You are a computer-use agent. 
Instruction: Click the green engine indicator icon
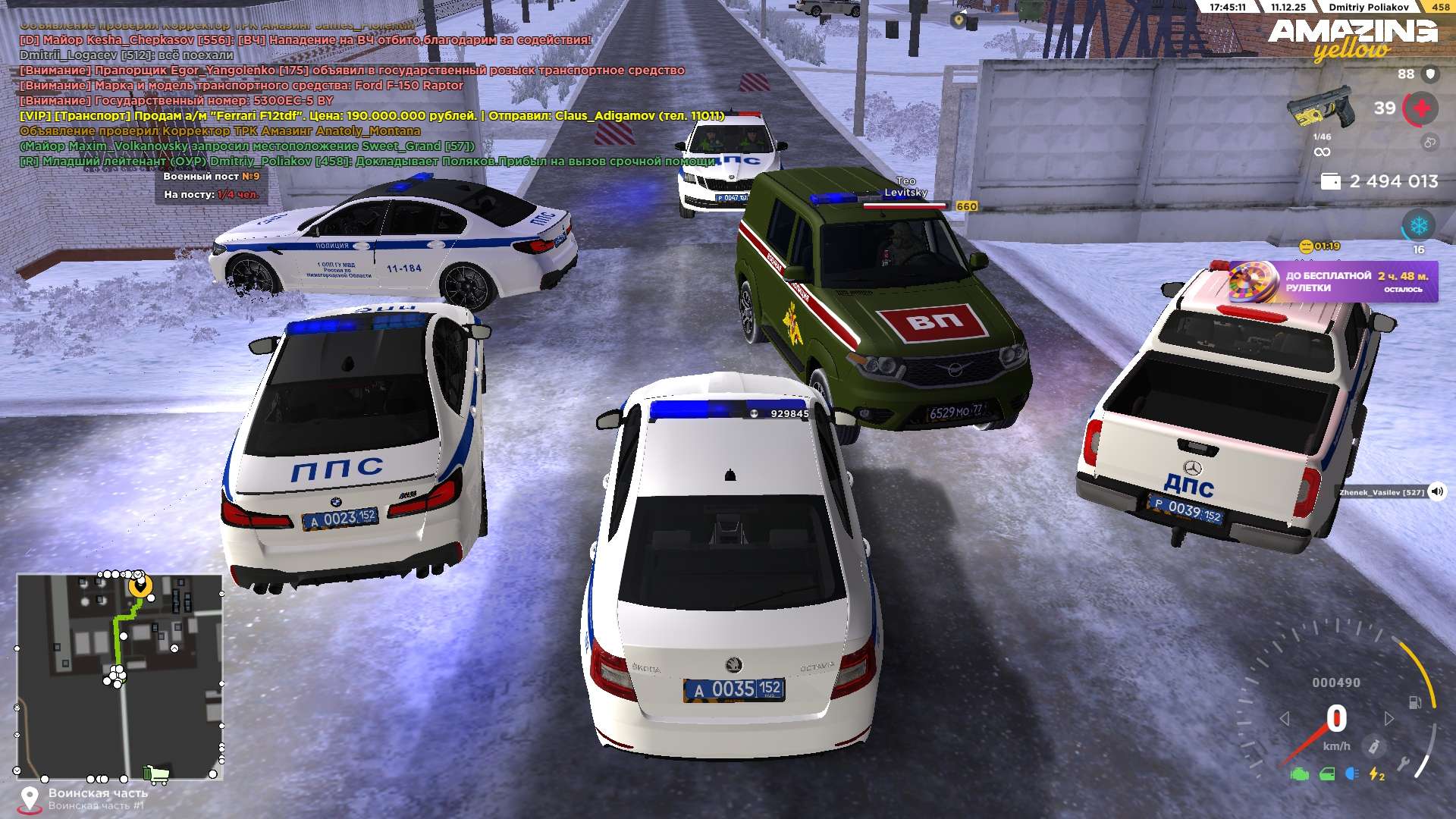click(1300, 774)
